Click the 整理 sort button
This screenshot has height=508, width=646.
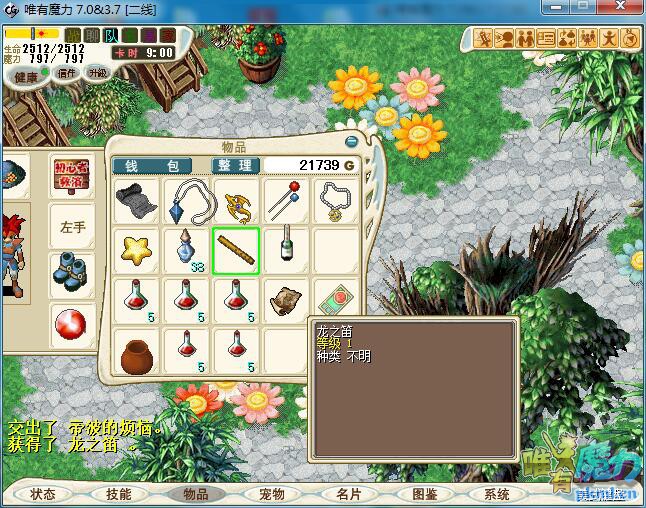coord(236,165)
